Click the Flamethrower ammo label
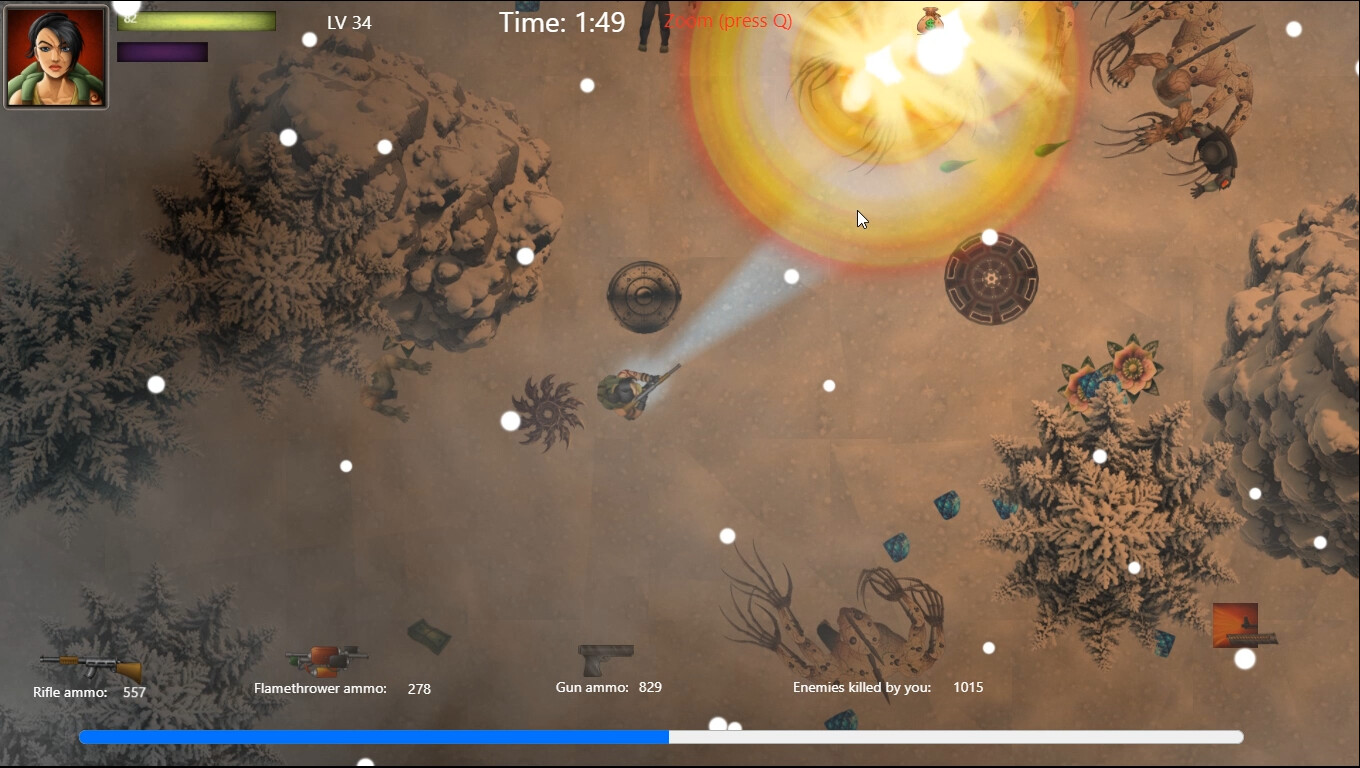Viewport: 1360px width, 768px height. (321, 688)
